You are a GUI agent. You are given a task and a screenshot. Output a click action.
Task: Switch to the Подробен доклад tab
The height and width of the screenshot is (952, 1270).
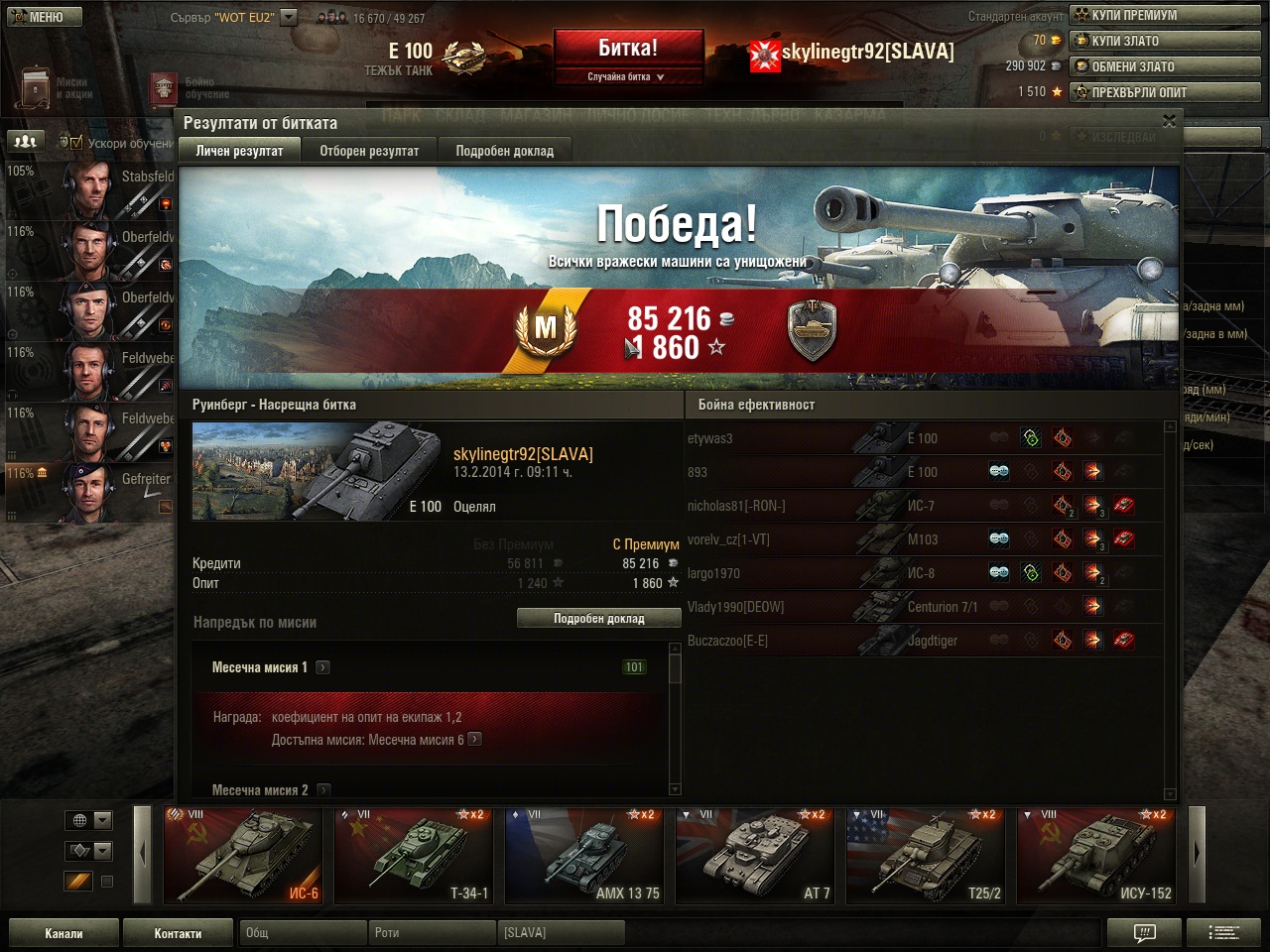tap(504, 151)
